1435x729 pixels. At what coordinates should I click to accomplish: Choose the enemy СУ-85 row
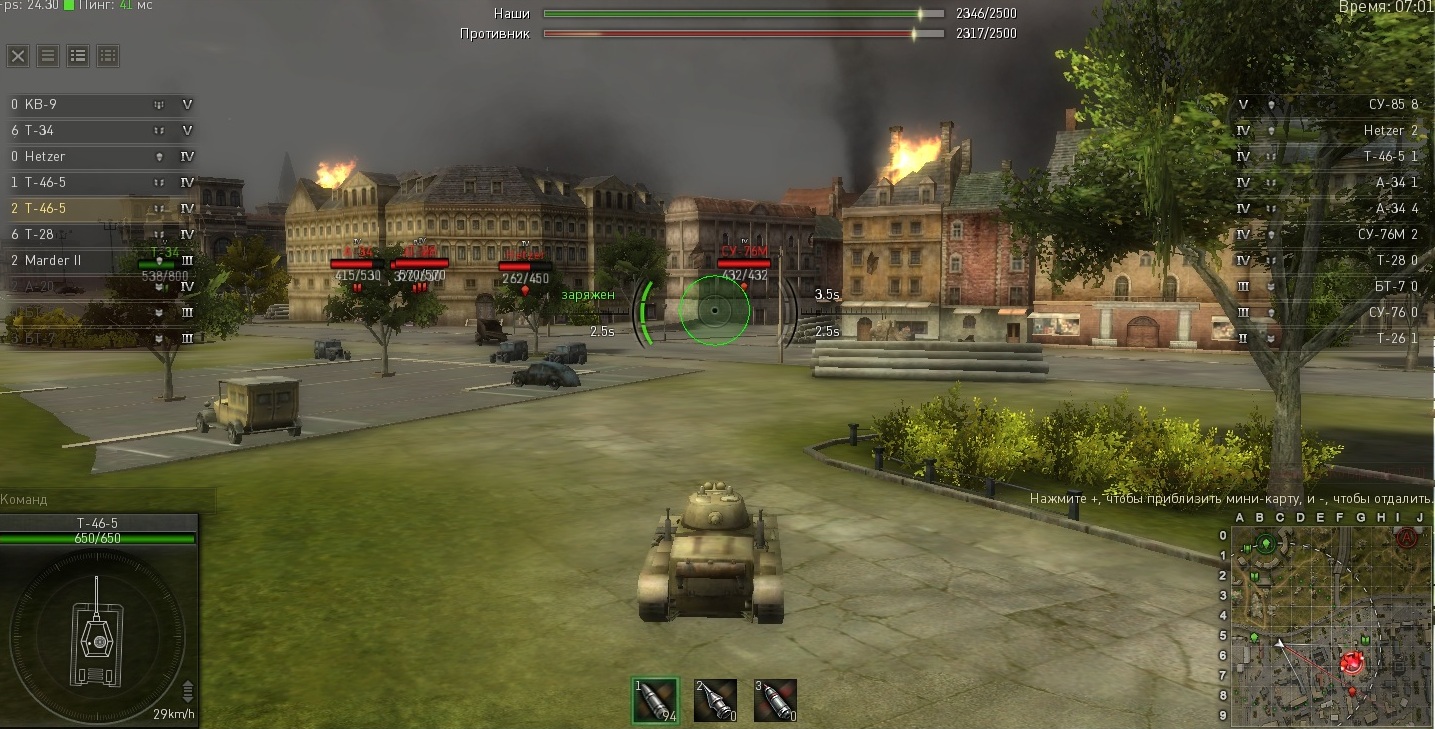(x=1330, y=105)
